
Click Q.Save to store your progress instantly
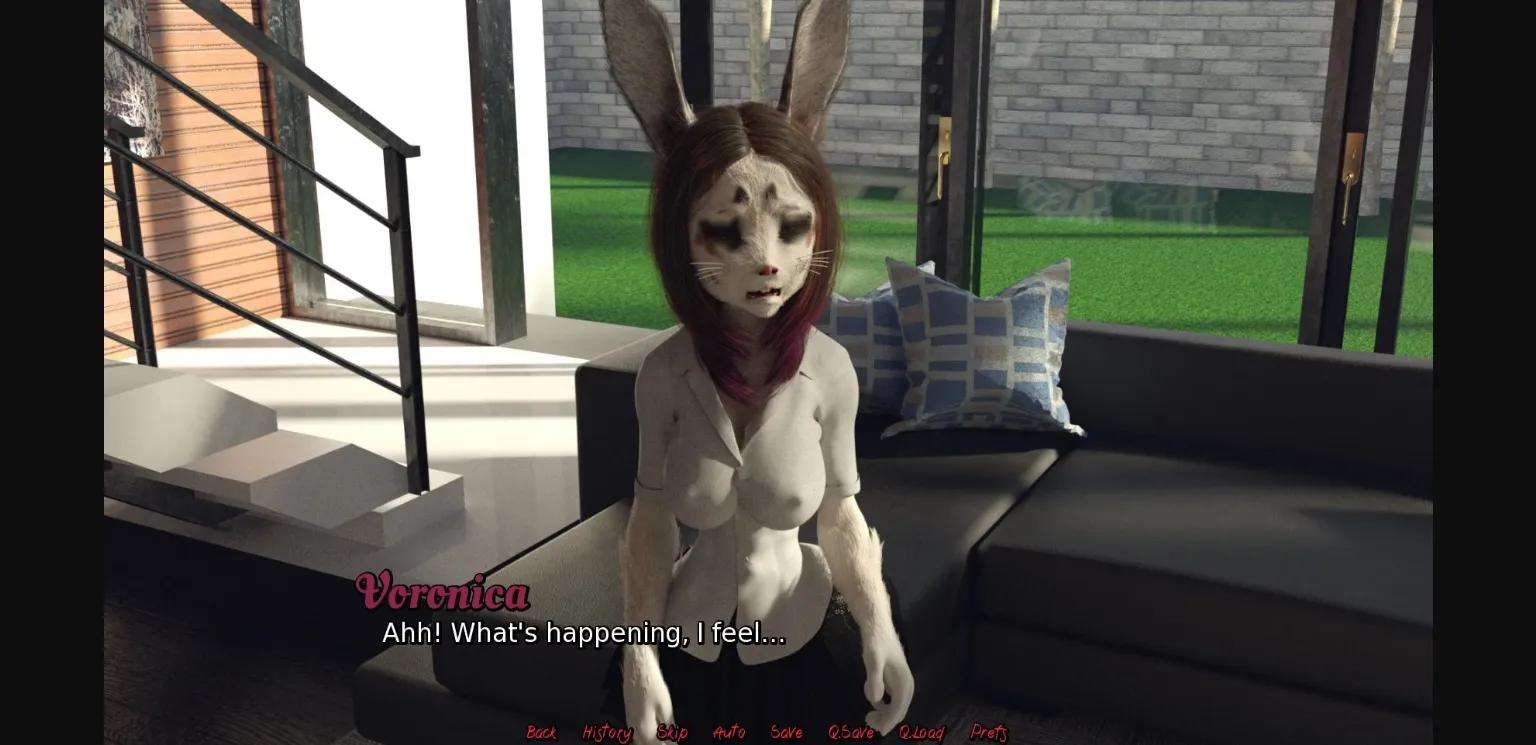tap(849, 732)
